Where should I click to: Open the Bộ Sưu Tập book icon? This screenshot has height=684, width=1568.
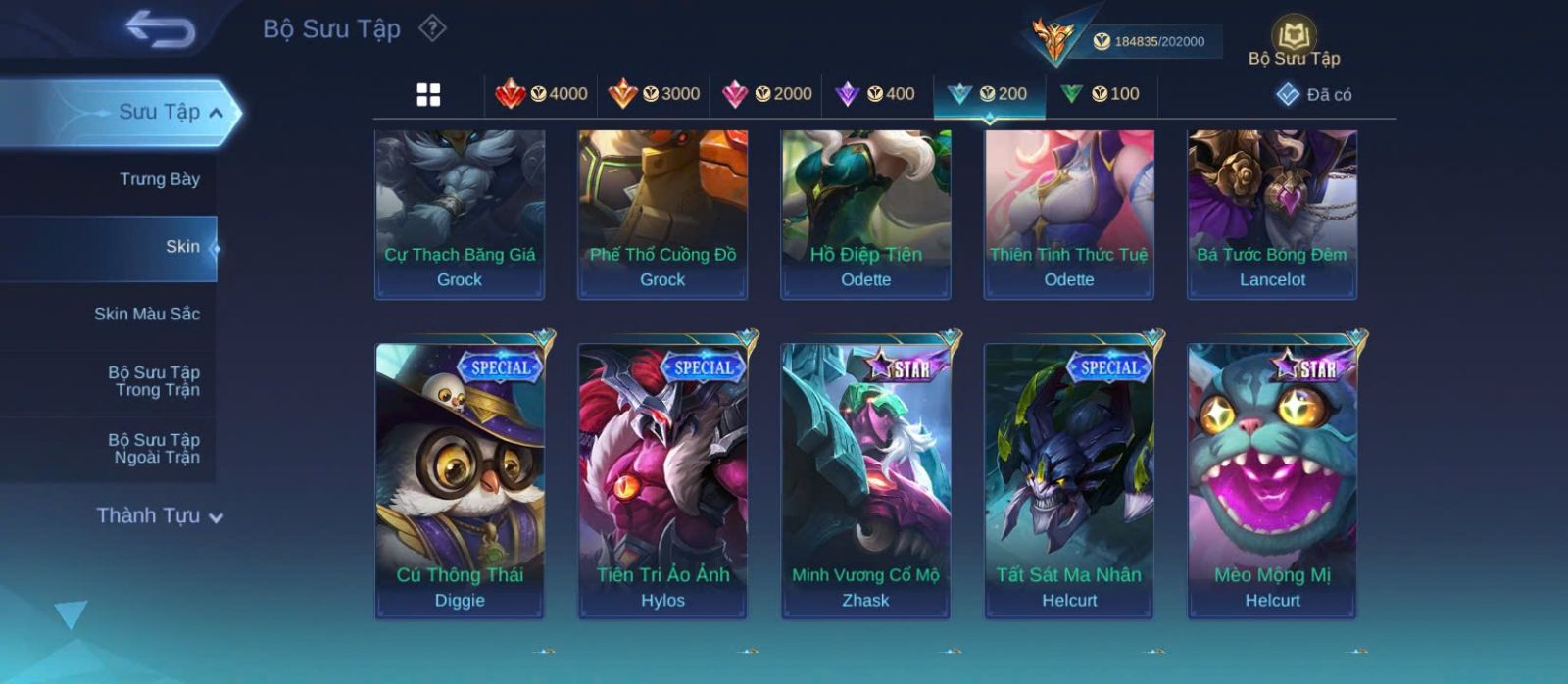[x=1294, y=42]
